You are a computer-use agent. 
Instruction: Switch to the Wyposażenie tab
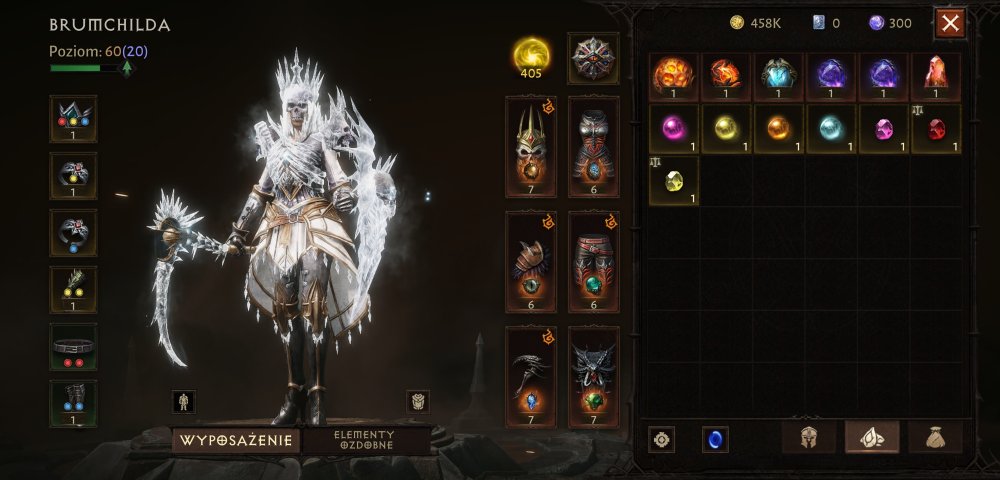click(x=236, y=440)
